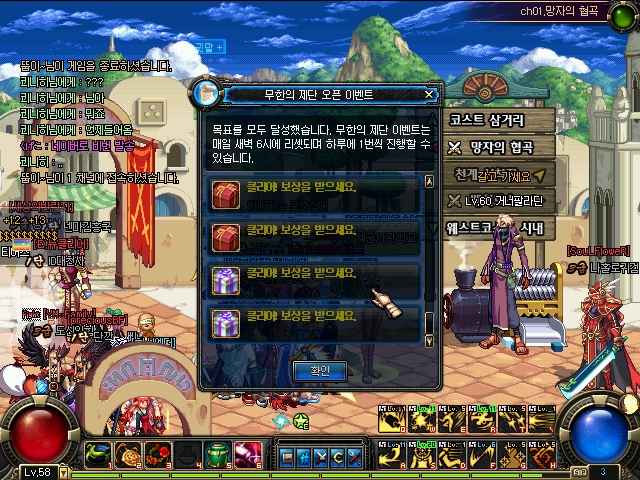Screen dimensions: 640x480
Task: Select the black hat quick slot item
Action: tap(187, 456)
